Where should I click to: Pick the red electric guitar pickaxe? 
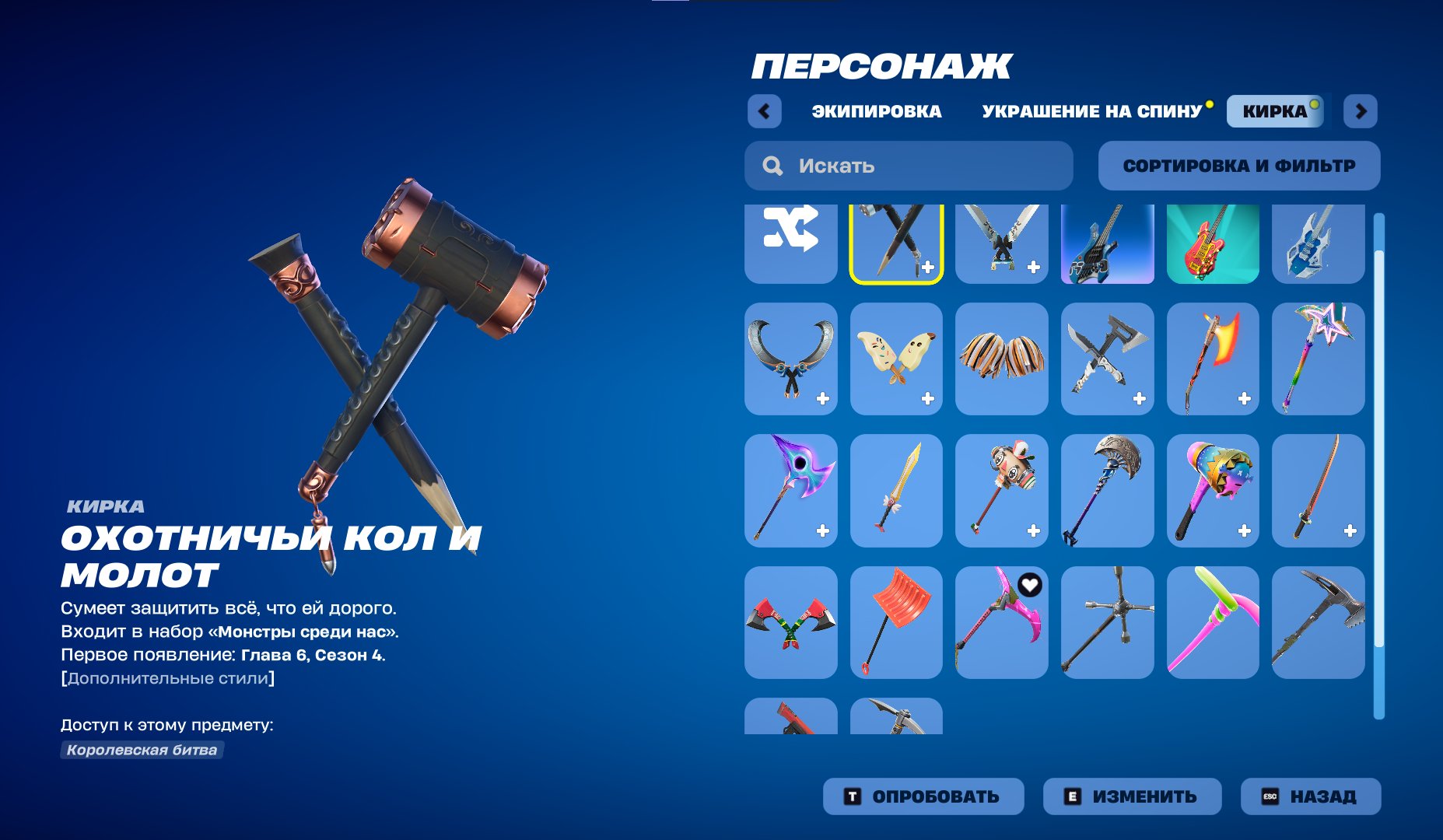point(1213,243)
